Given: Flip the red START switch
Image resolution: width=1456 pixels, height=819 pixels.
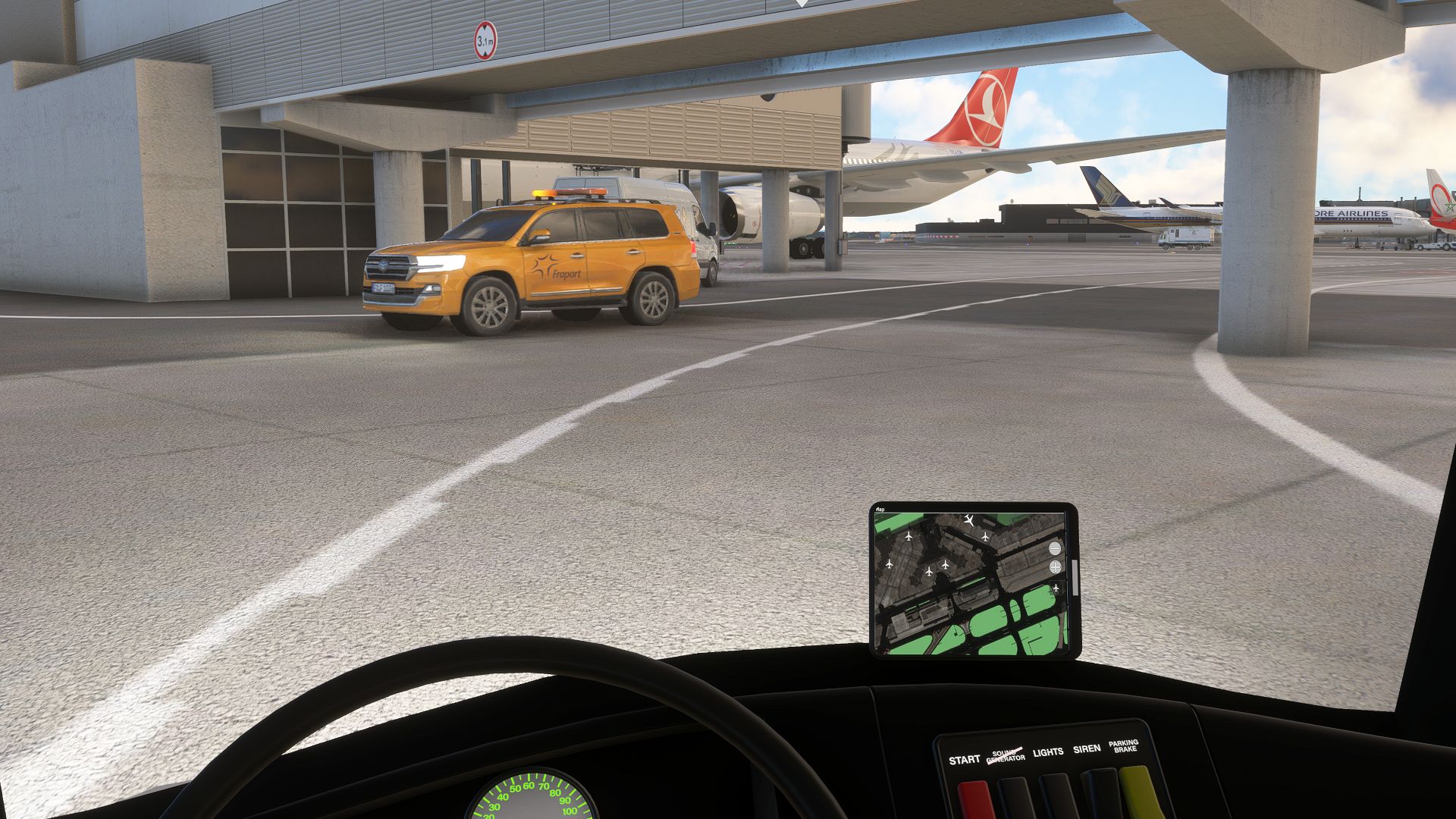Looking at the screenshot, I should click(x=974, y=799).
